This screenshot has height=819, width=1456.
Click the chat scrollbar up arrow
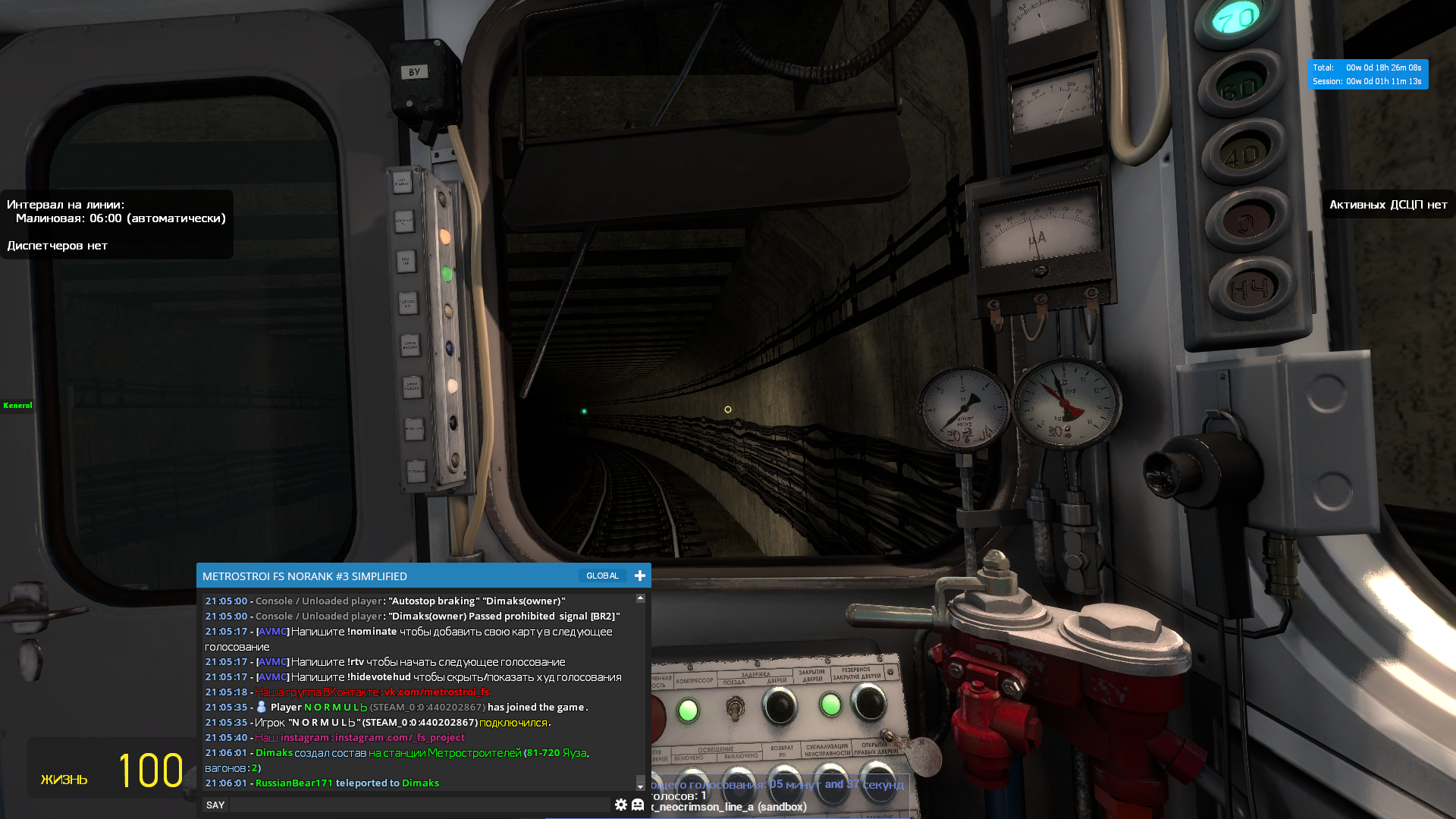[x=641, y=598]
